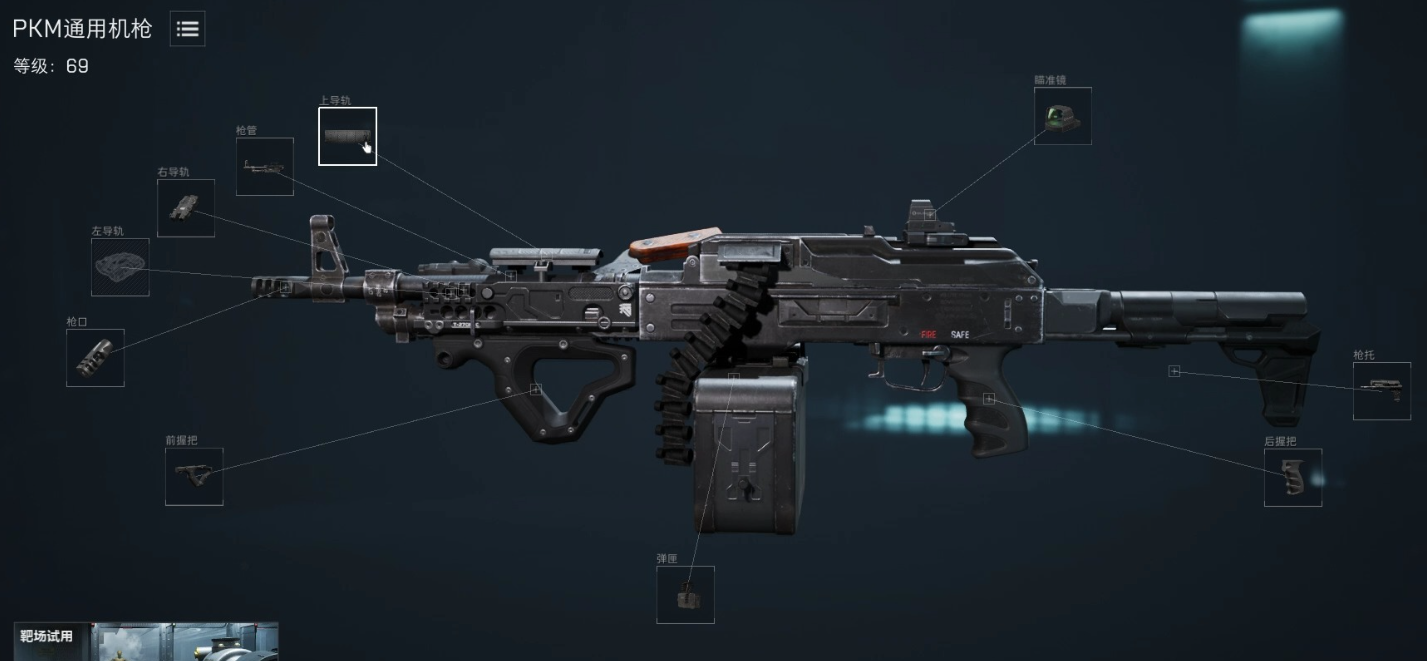The width and height of the screenshot is (1427, 661).
Task: Choose the 枪管 barrel attachment slot
Action: (x=265, y=167)
